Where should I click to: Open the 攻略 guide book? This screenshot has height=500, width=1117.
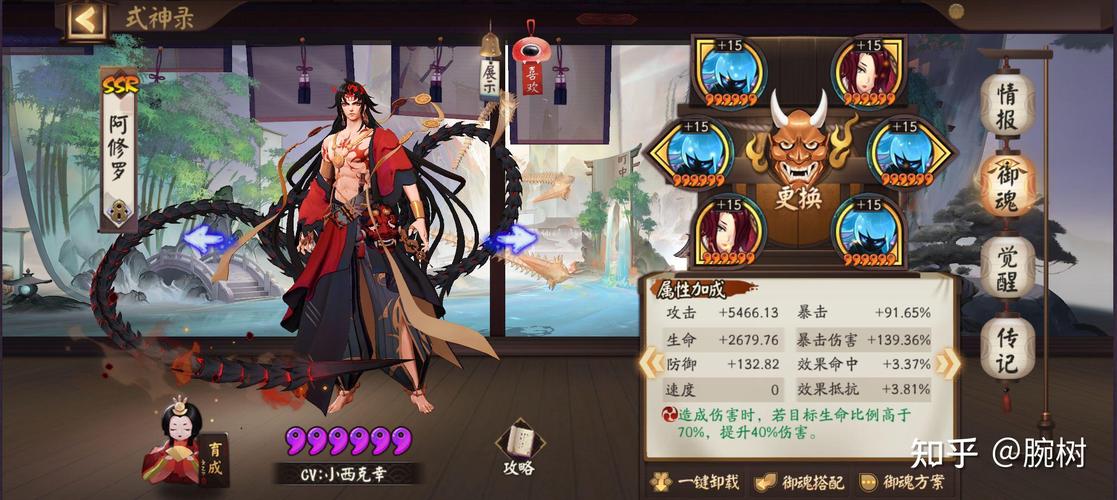coord(518,449)
